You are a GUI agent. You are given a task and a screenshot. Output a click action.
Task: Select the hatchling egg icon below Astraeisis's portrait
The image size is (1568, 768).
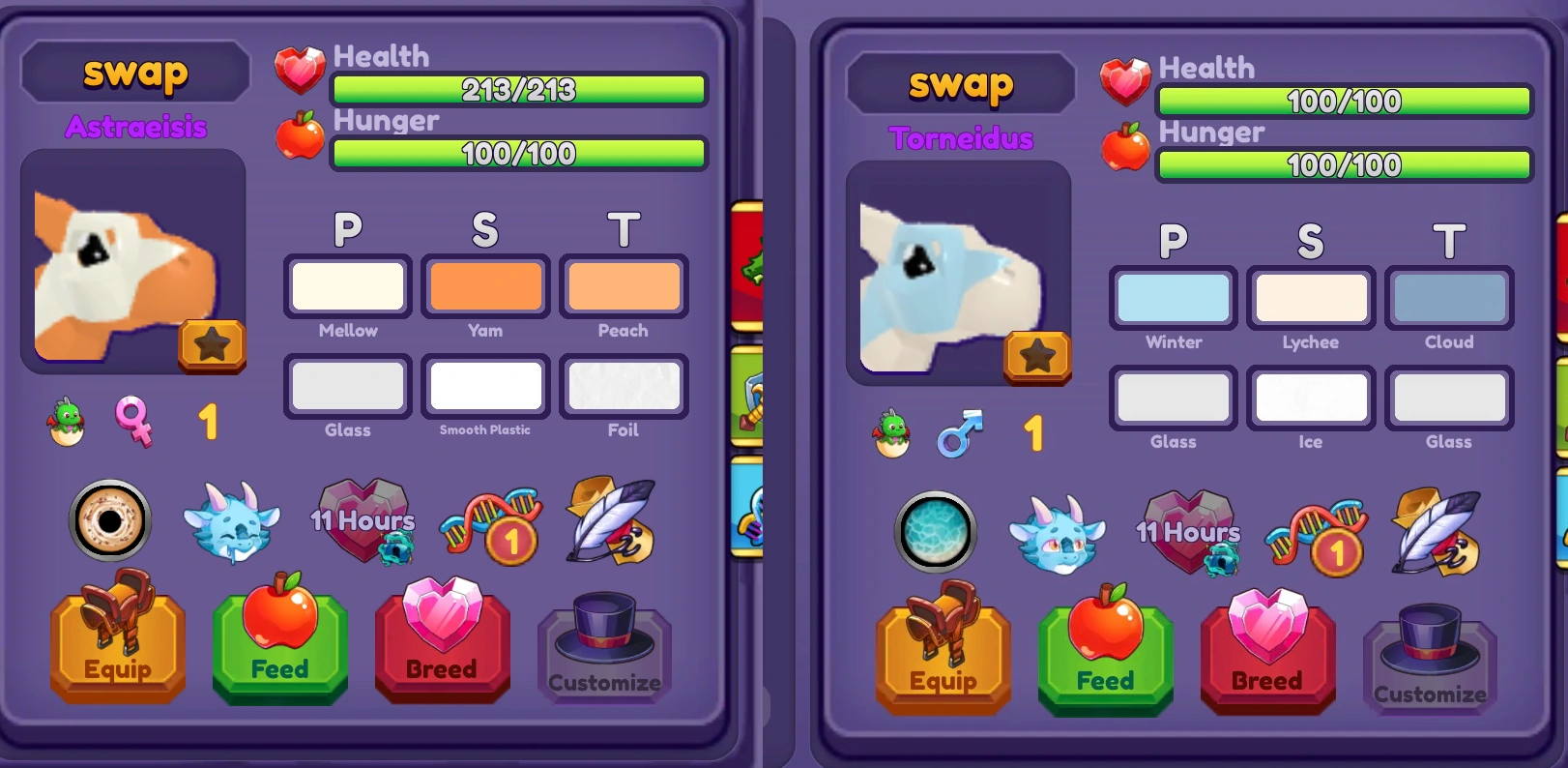tap(66, 422)
